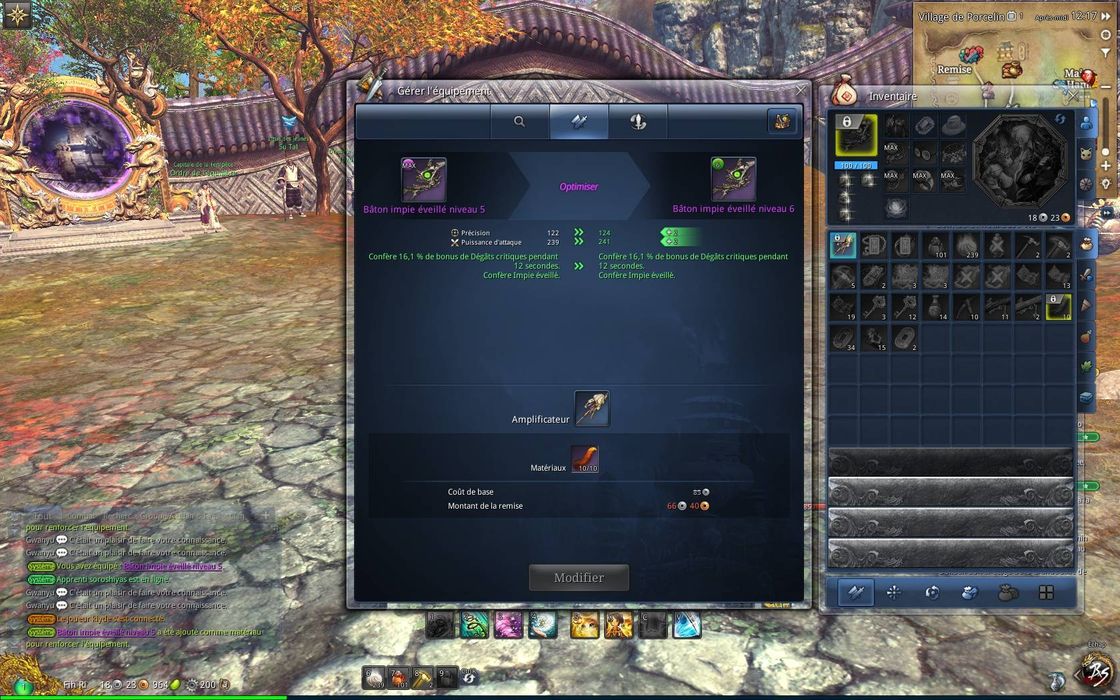Inspect the Bâton impie éveillé niveau 6 result
The image size is (1120, 700).
[x=733, y=179]
